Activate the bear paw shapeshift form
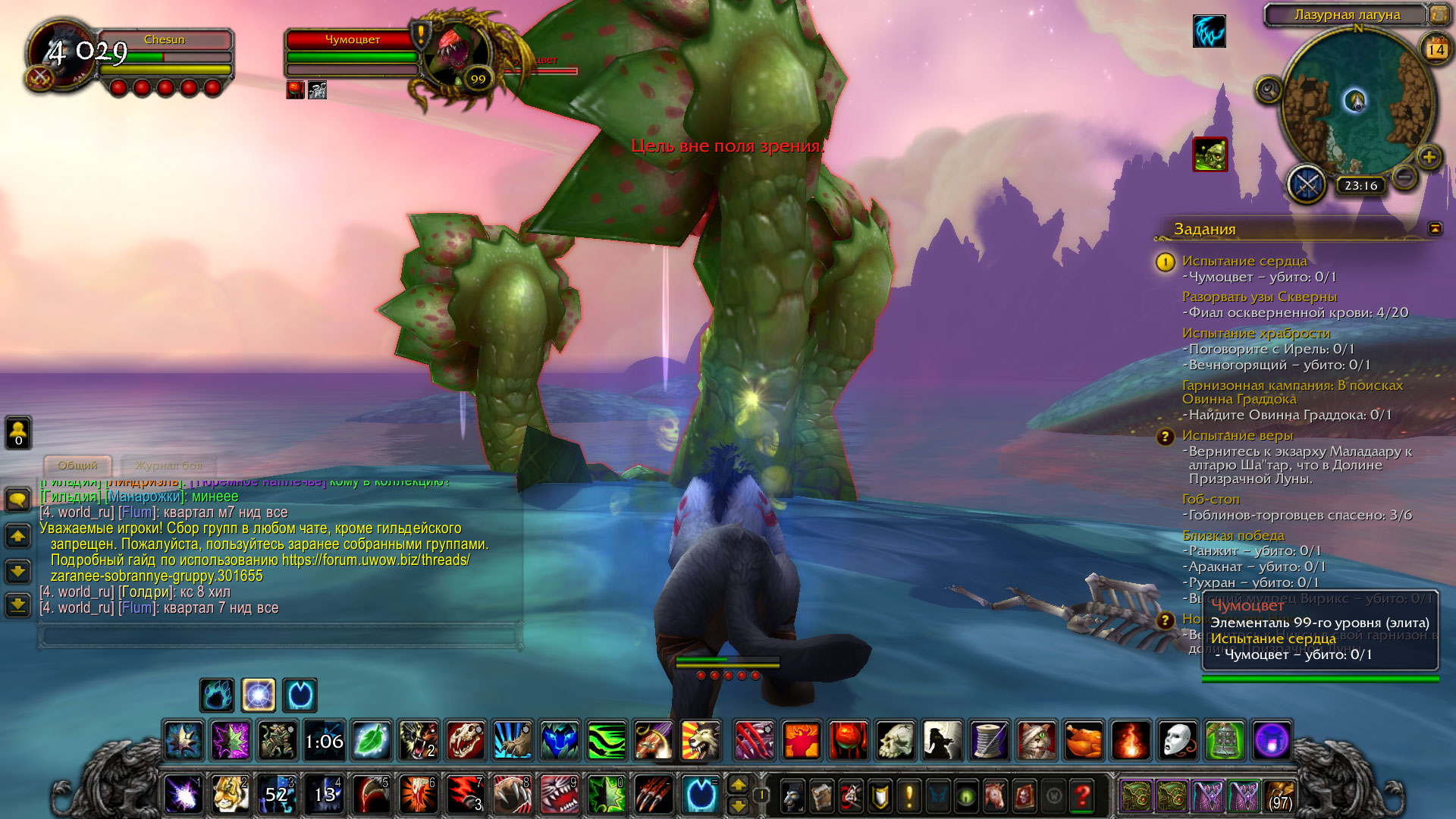Image resolution: width=1456 pixels, height=819 pixels. coord(217,695)
